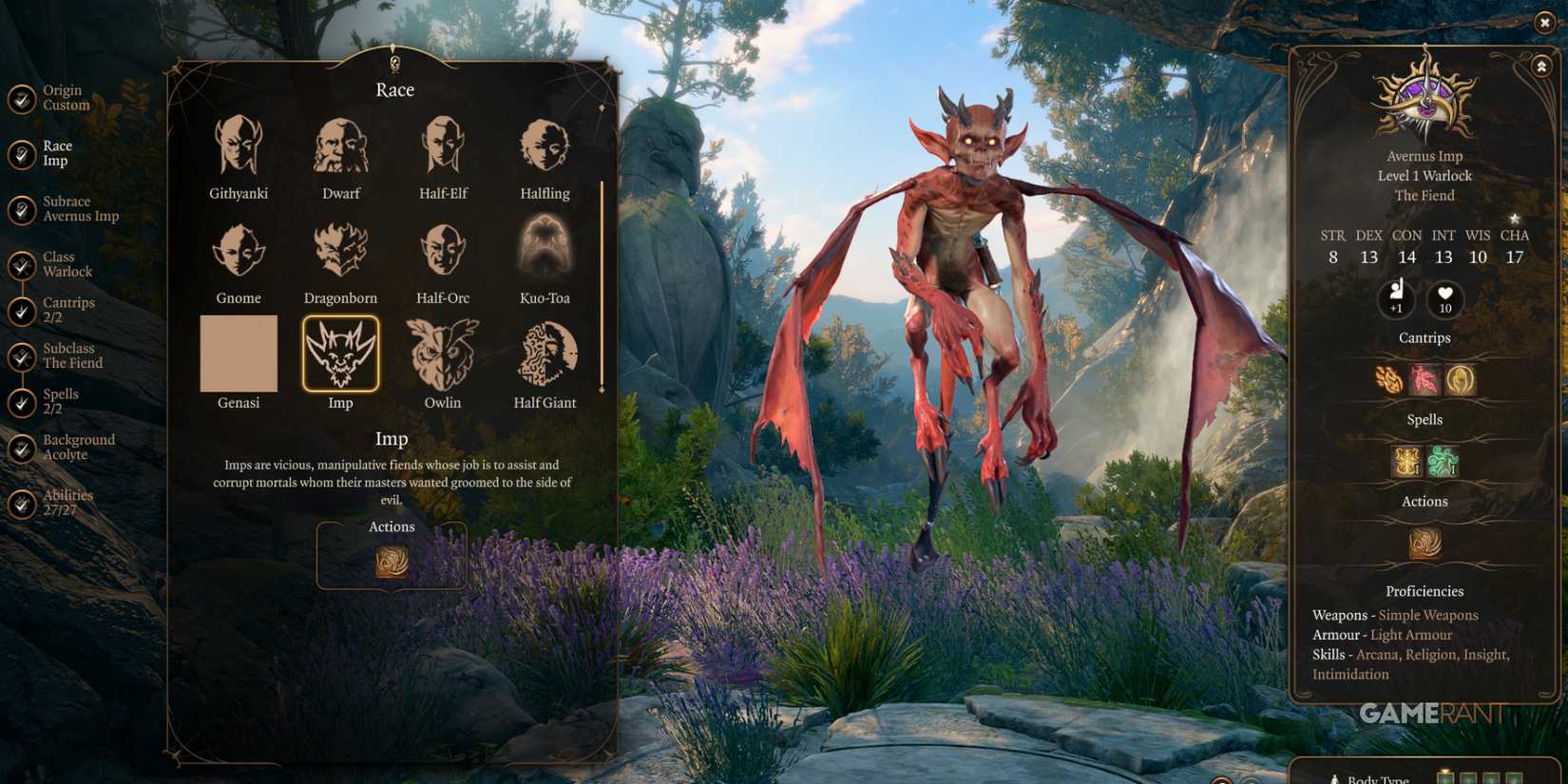Inspect the green spell icon under Spells
Screen dimensions: 1568x784
pyautogui.click(x=1444, y=460)
